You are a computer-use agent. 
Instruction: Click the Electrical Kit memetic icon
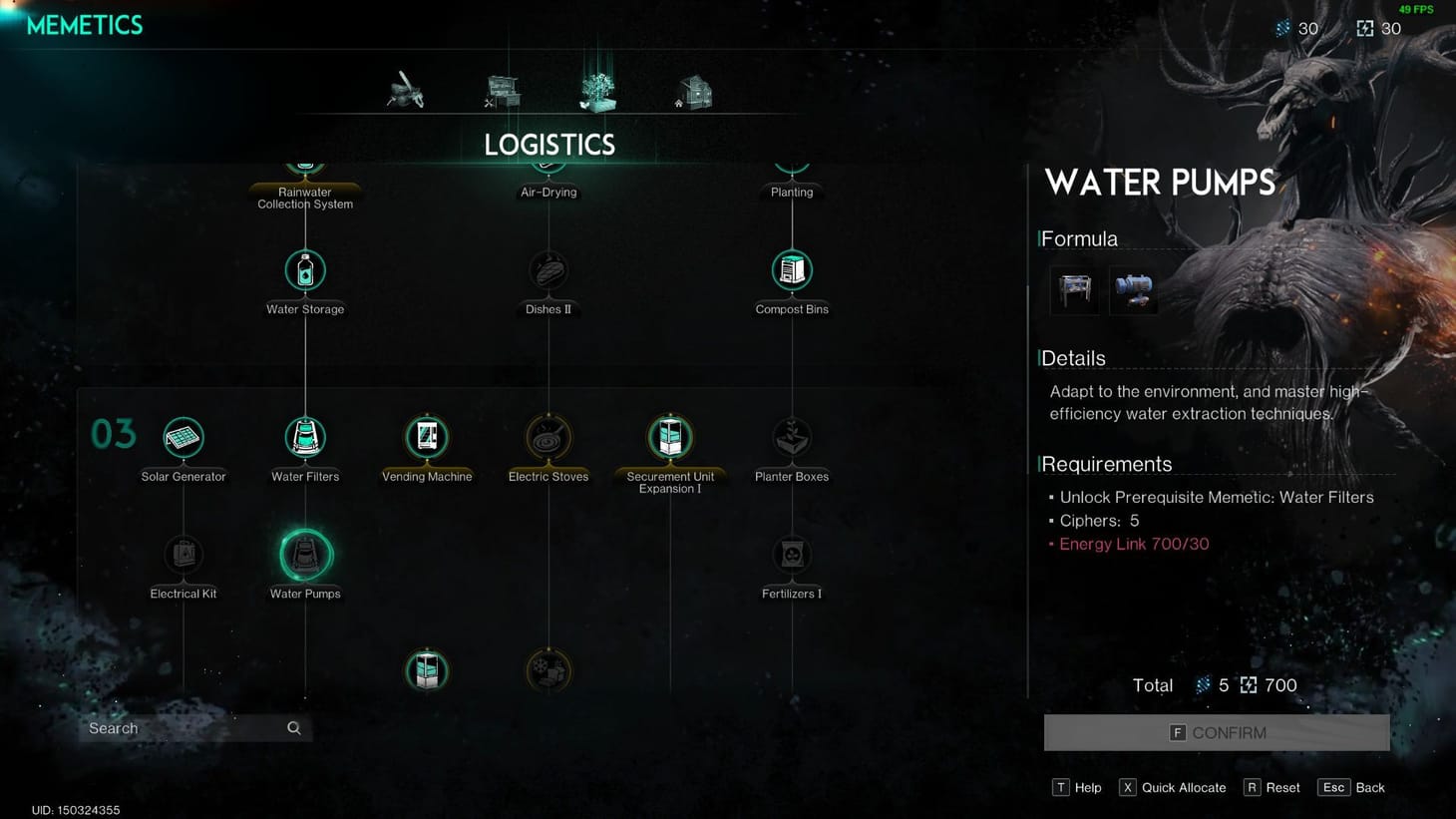[x=183, y=556]
